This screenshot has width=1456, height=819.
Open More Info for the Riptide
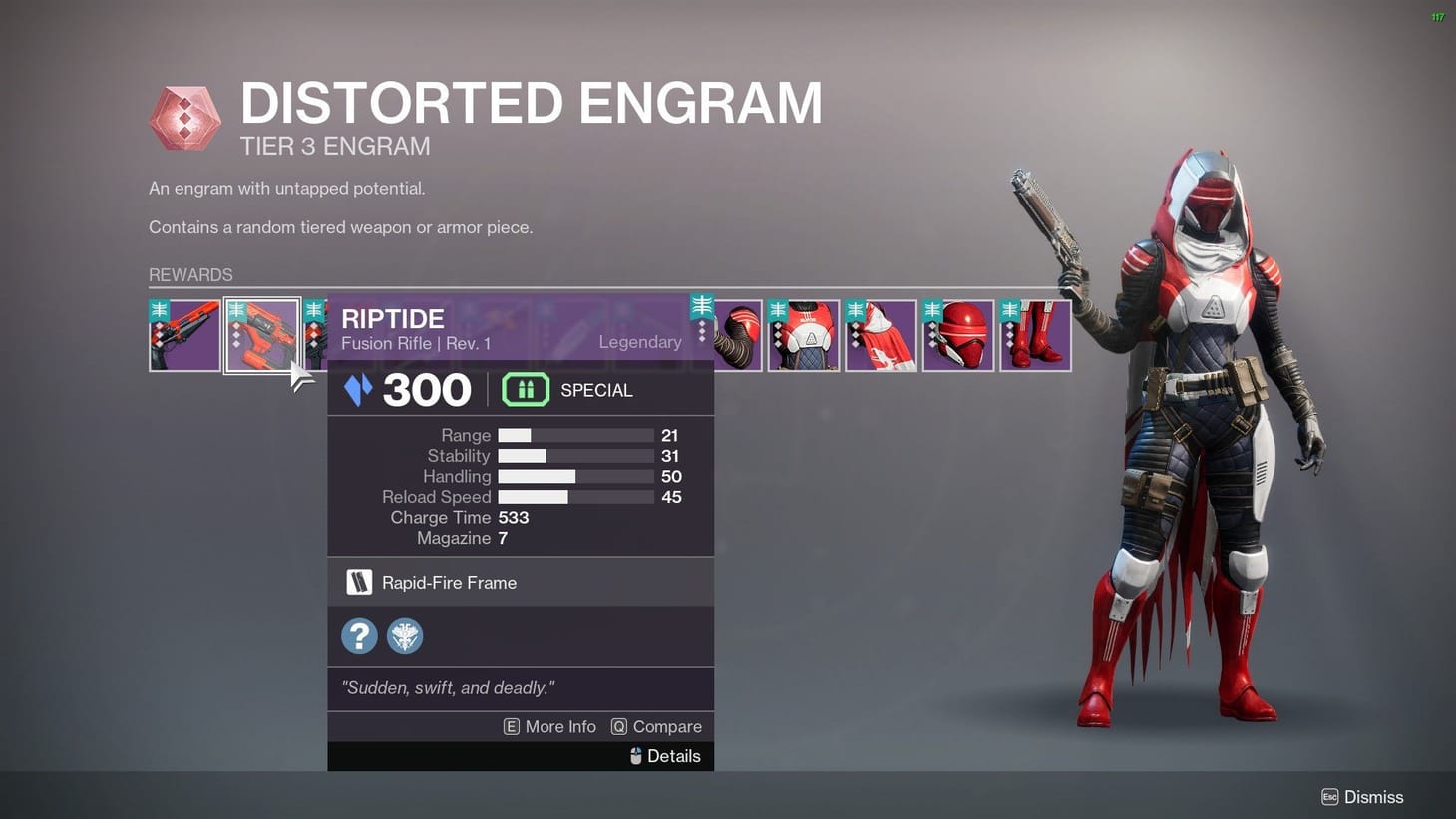pos(559,726)
